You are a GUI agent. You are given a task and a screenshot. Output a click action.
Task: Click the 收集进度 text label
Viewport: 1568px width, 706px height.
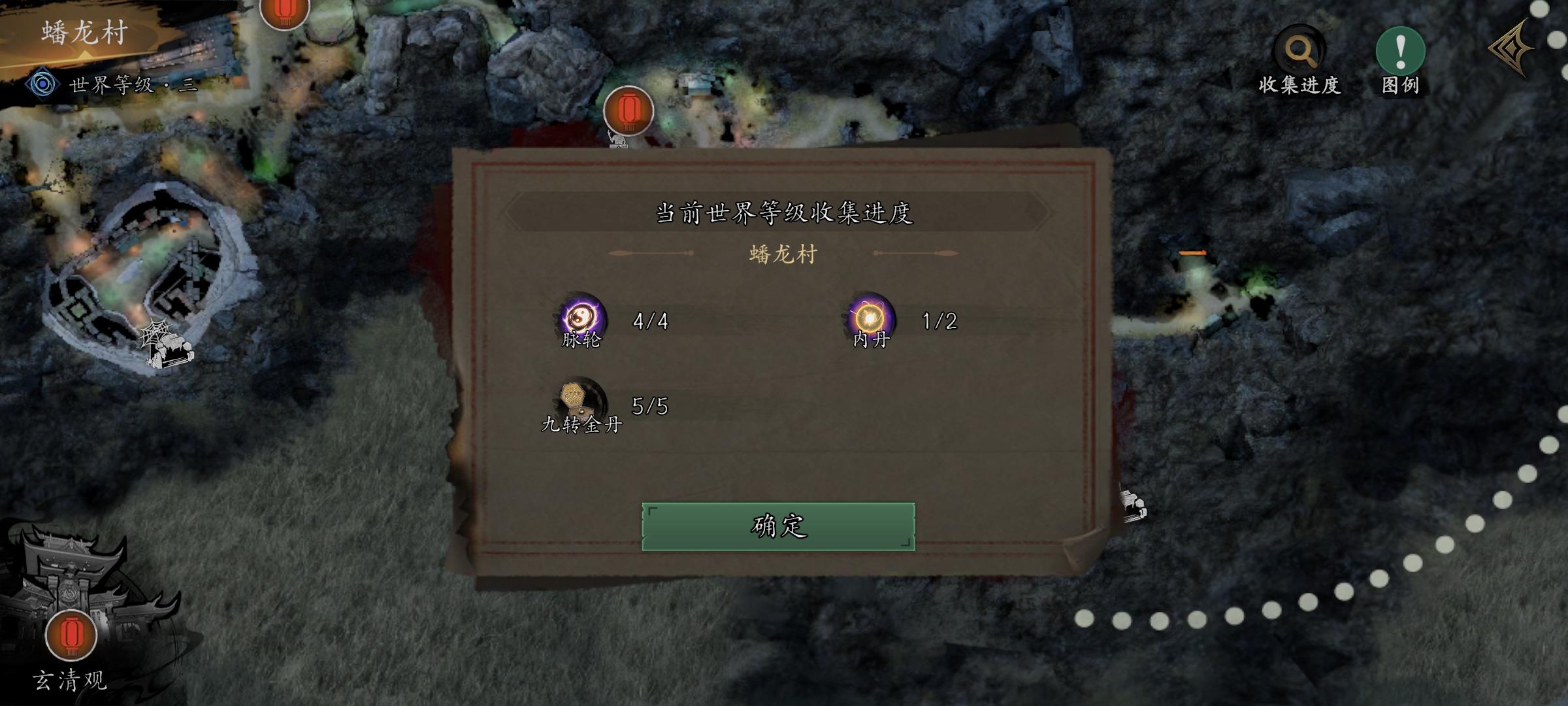point(1300,86)
